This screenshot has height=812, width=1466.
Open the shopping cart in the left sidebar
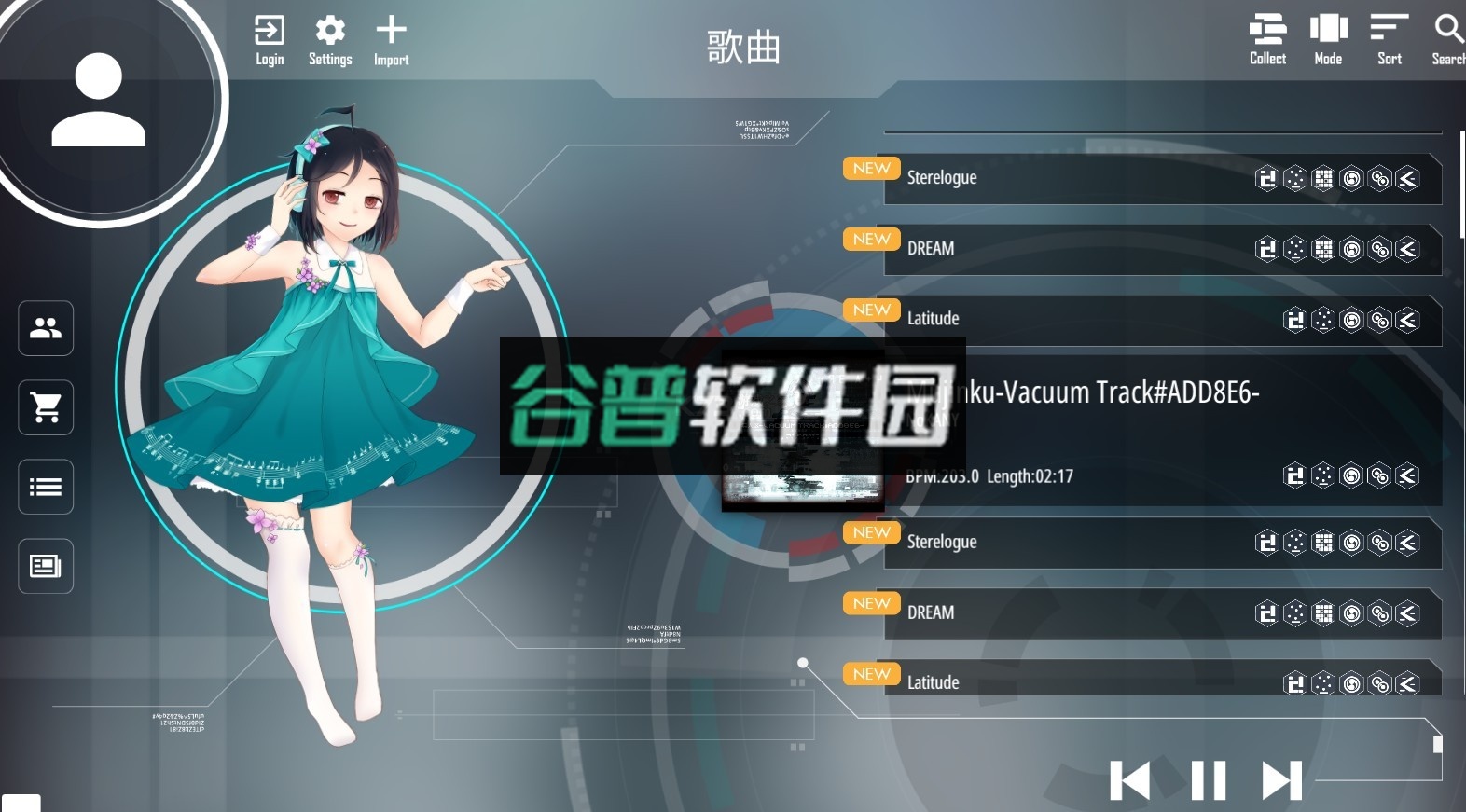45,407
